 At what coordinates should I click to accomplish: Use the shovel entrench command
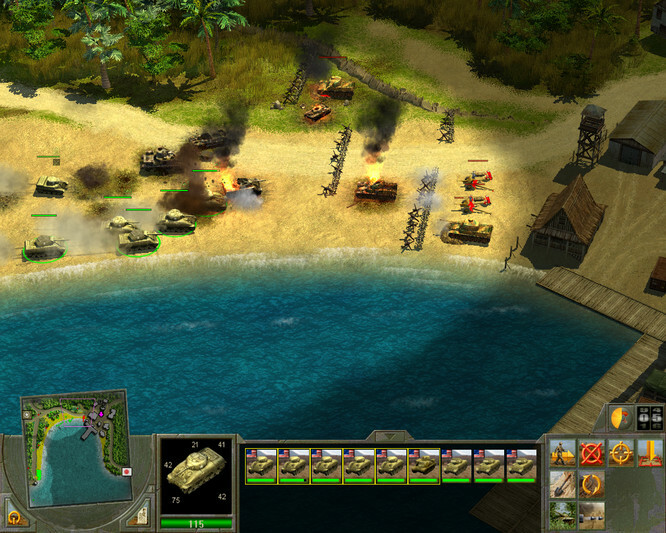pos(562,484)
